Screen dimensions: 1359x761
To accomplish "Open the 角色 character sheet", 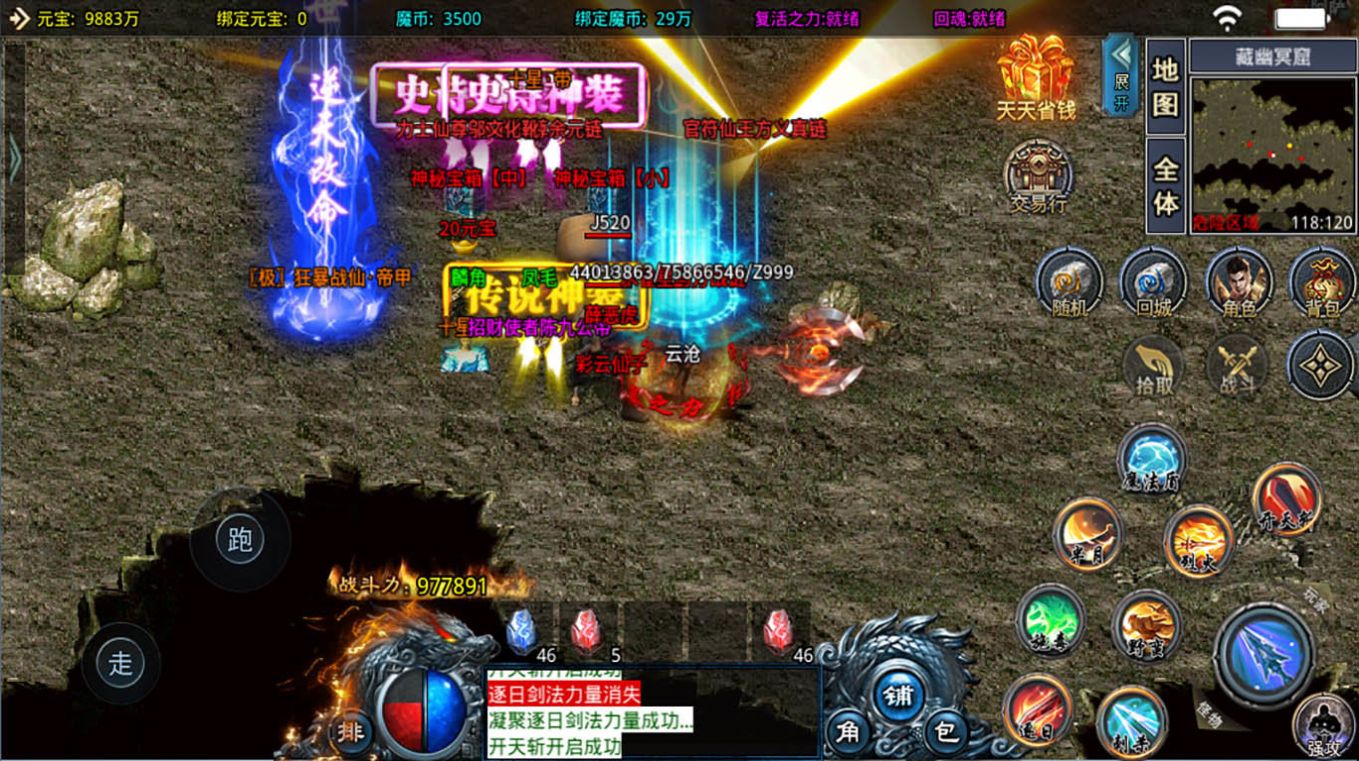I will point(1238,283).
